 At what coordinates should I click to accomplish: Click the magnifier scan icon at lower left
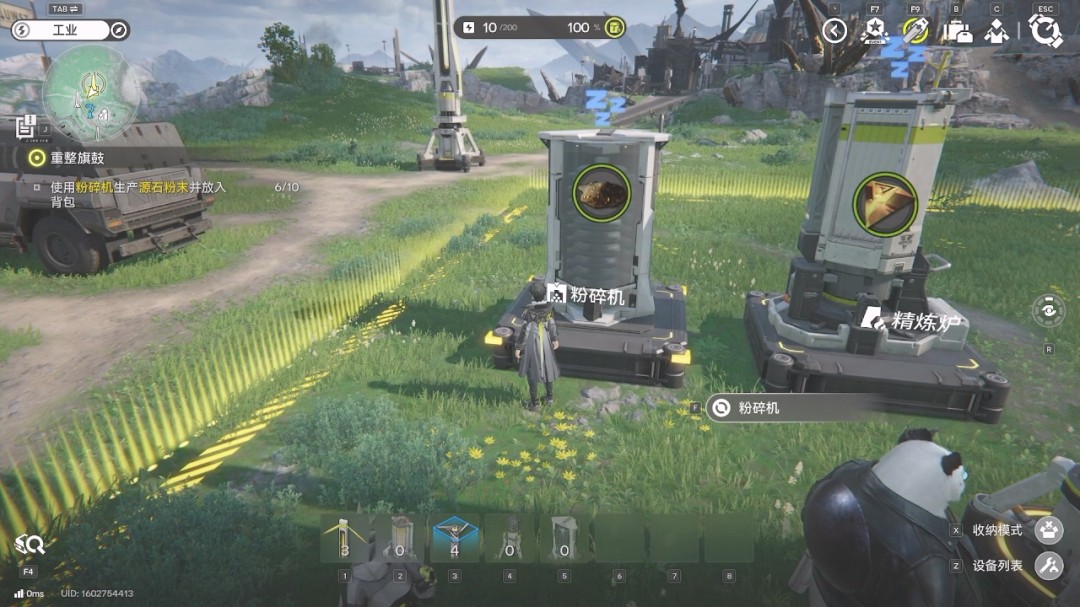point(29,545)
